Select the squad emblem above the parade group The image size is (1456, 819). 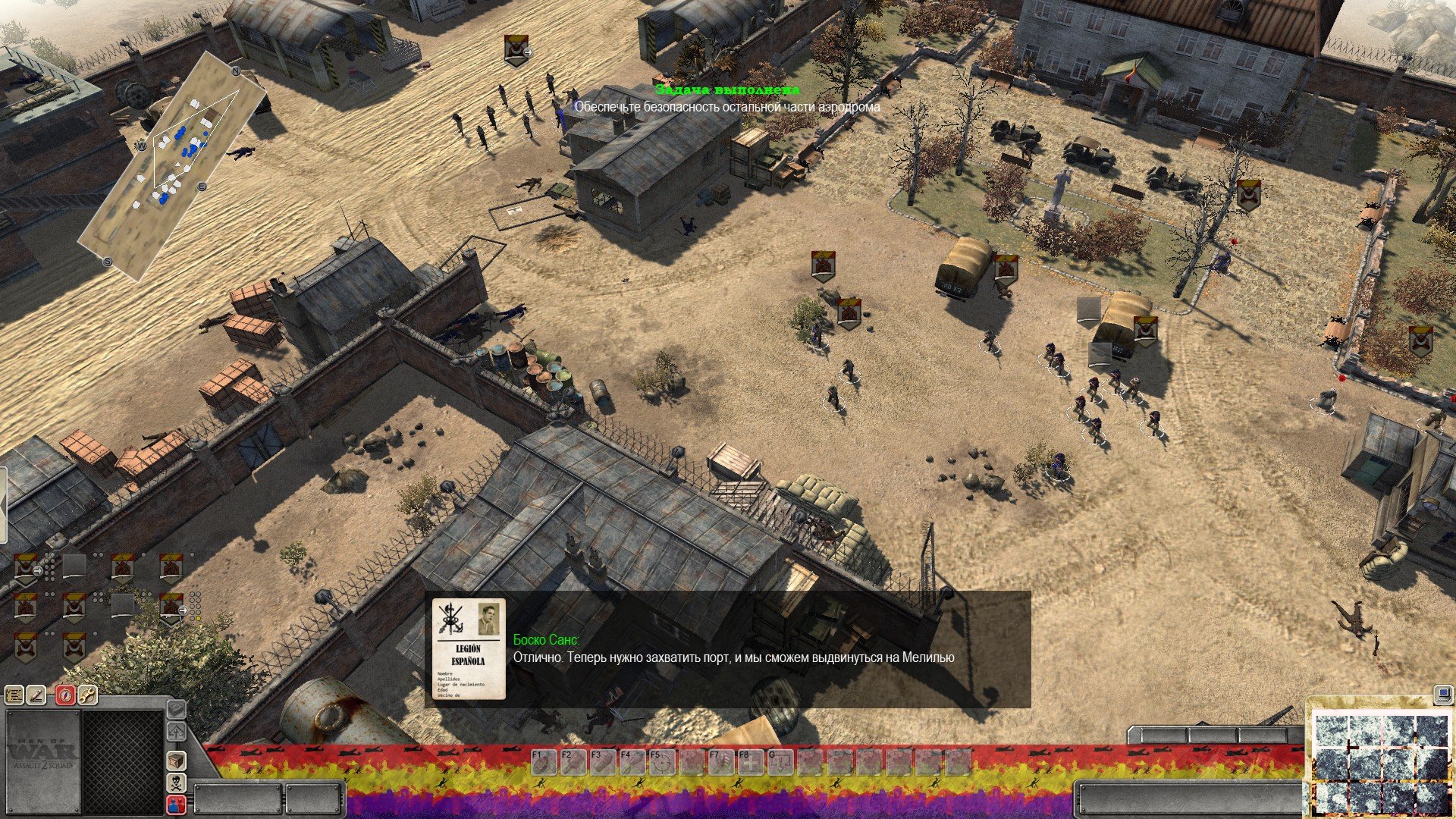click(515, 50)
